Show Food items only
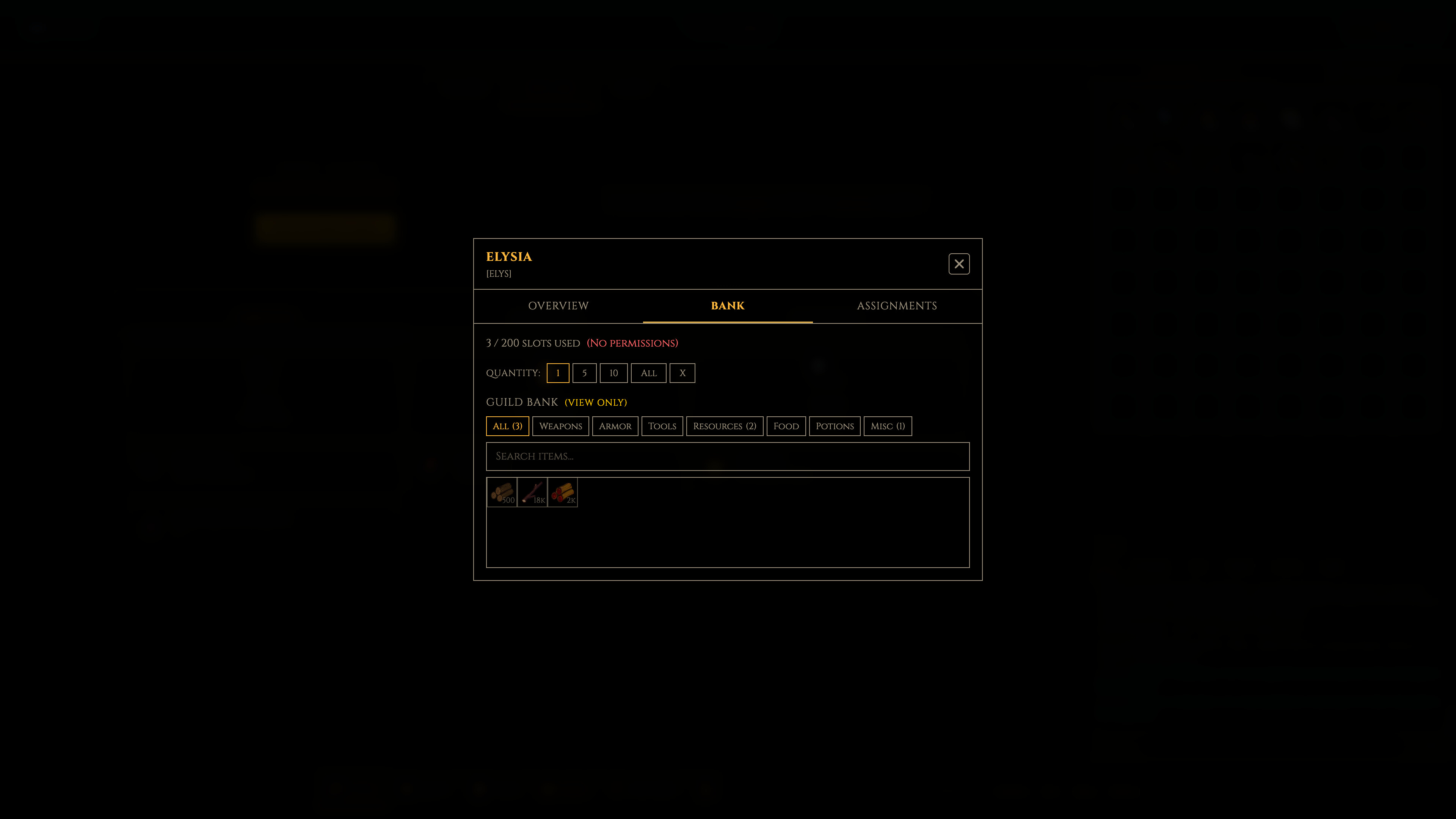 [x=786, y=425]
